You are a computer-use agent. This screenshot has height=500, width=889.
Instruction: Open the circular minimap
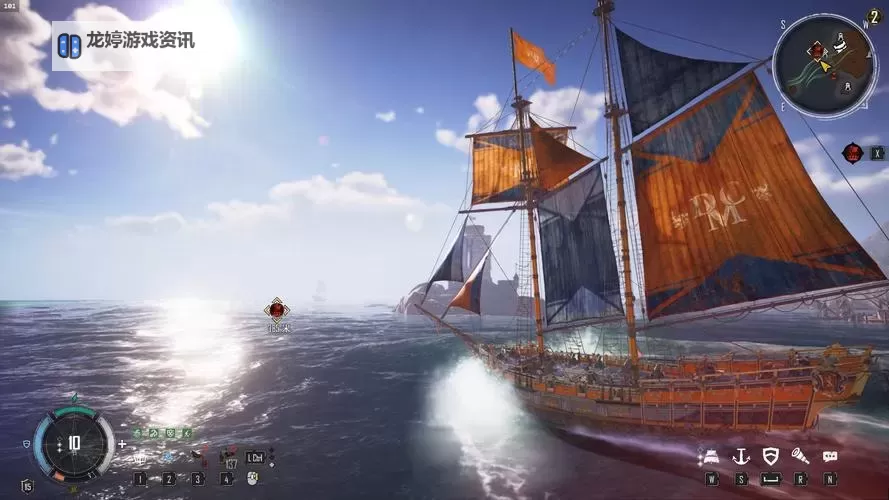(x=825, y=58)
